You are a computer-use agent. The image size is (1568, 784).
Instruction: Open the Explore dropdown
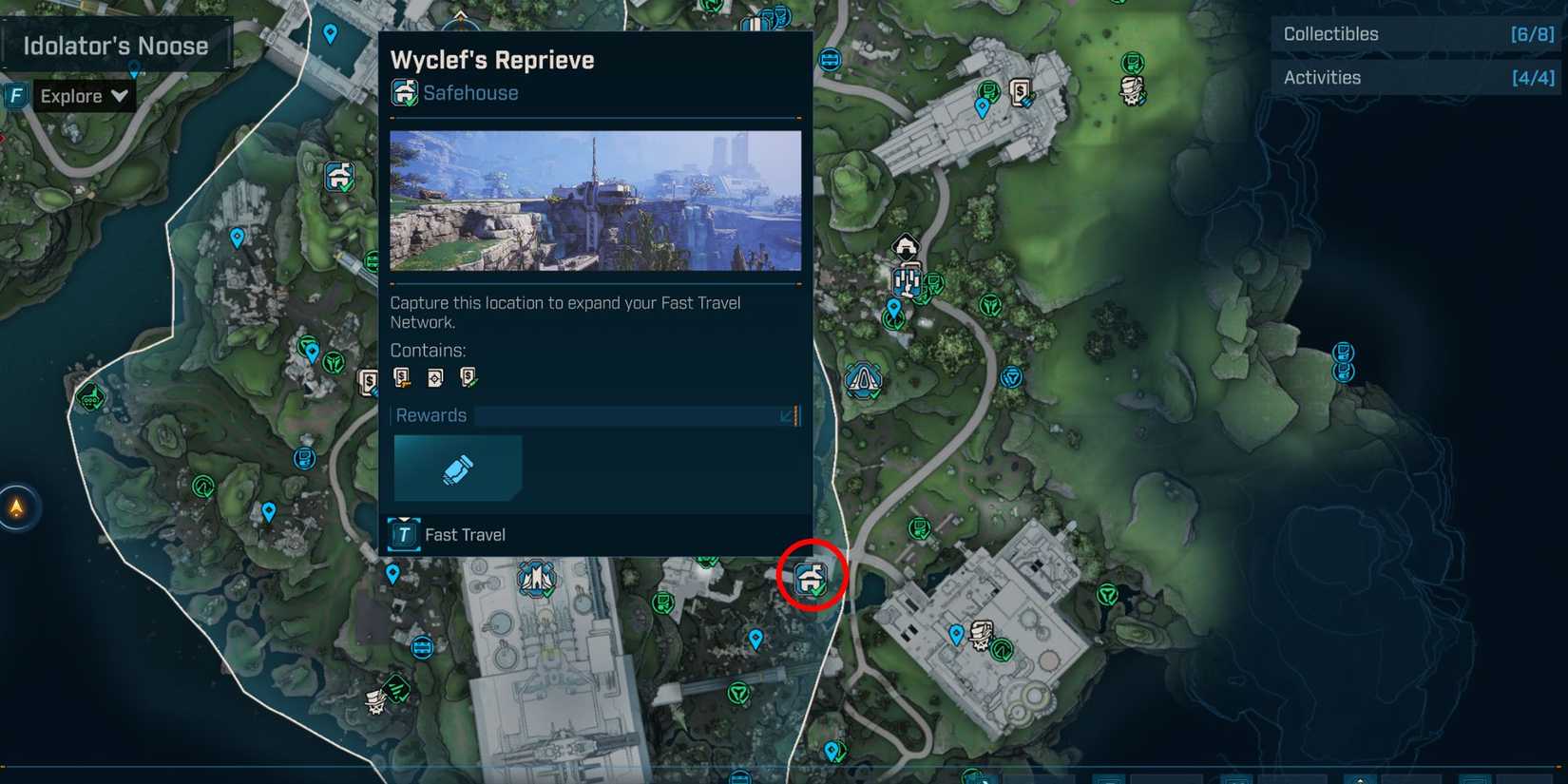click(86, 95)
